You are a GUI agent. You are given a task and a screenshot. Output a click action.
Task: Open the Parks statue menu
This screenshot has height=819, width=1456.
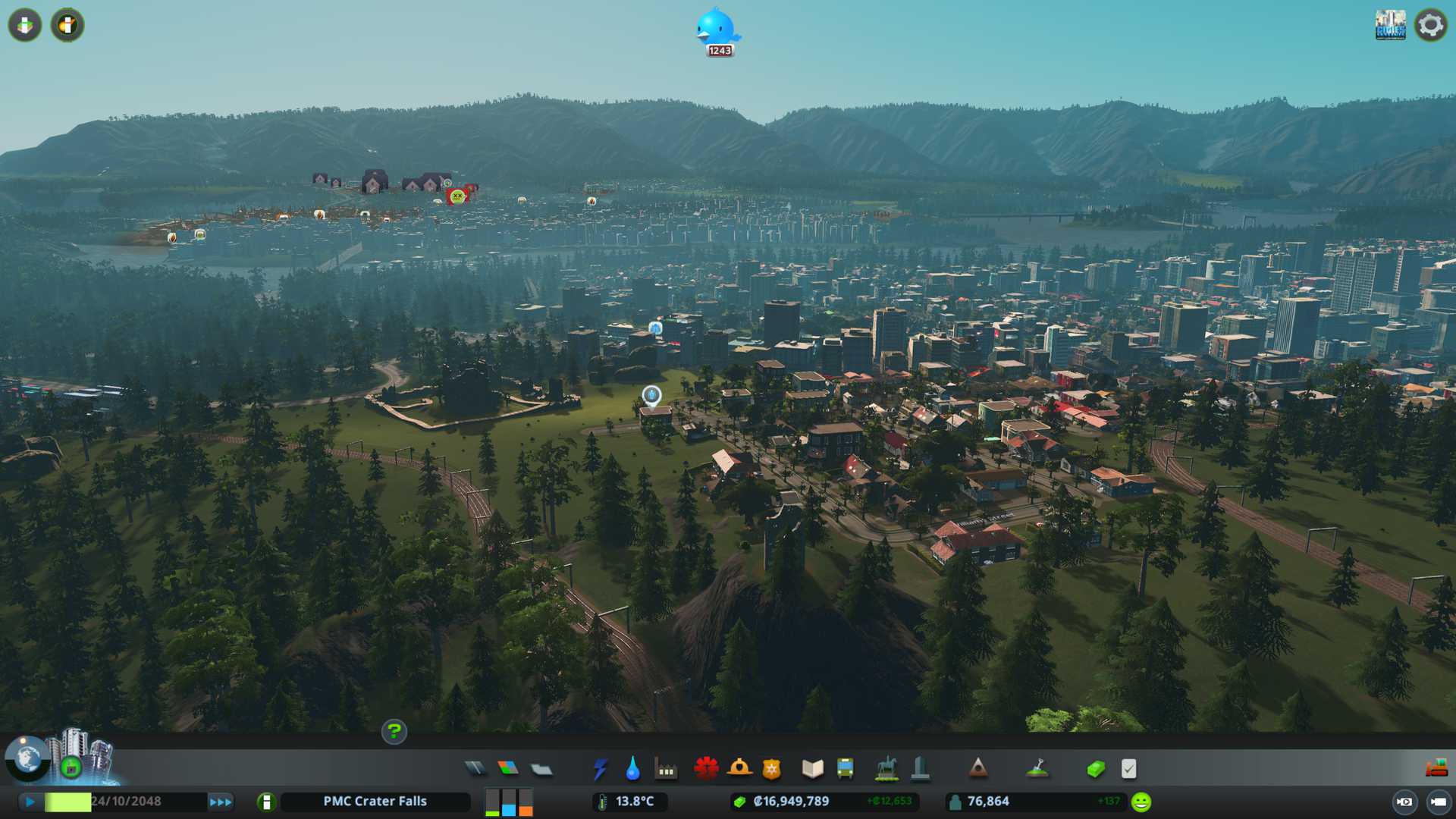[x=886, y=769]
